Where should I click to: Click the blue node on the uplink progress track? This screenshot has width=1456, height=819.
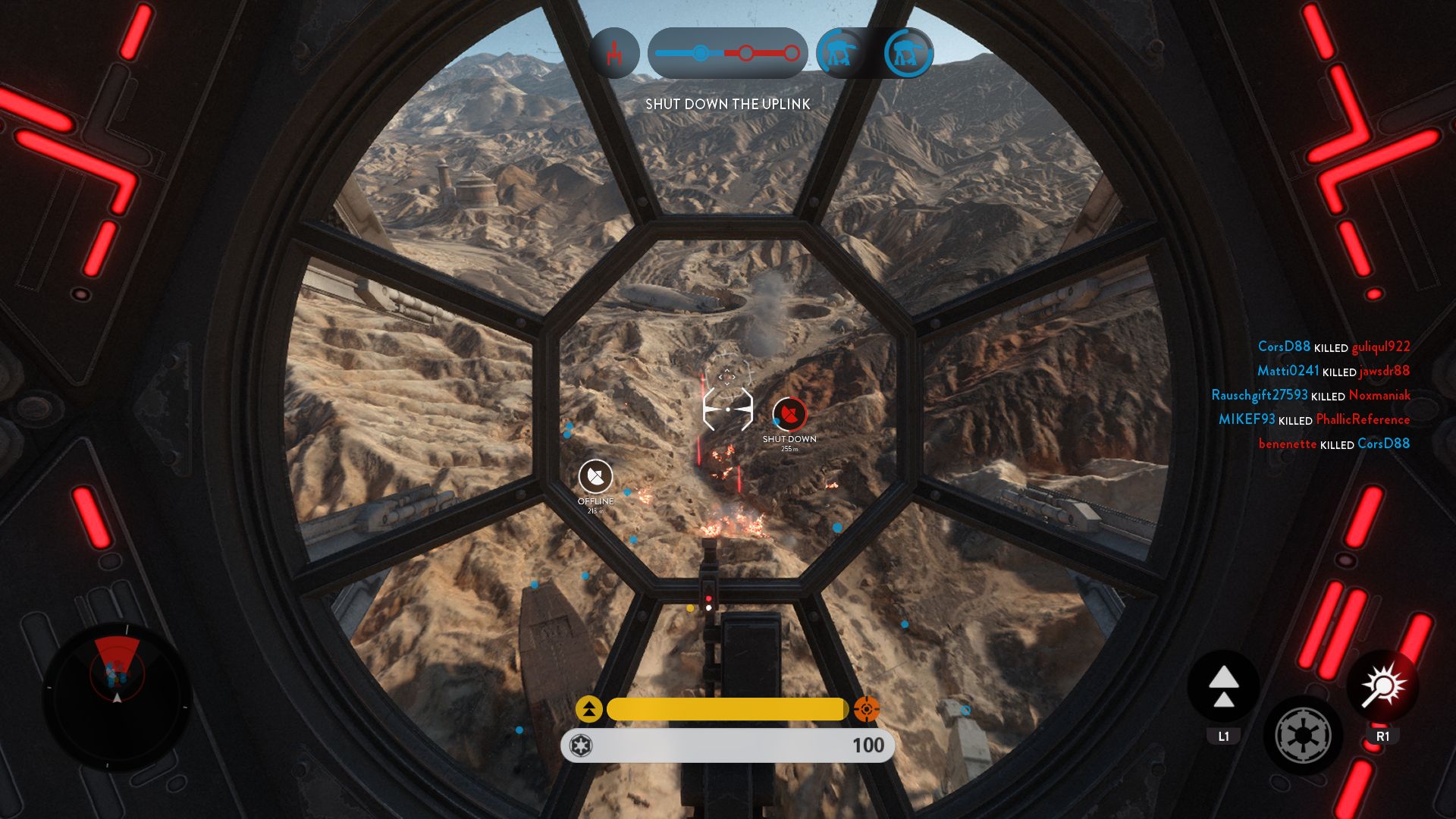699,52
